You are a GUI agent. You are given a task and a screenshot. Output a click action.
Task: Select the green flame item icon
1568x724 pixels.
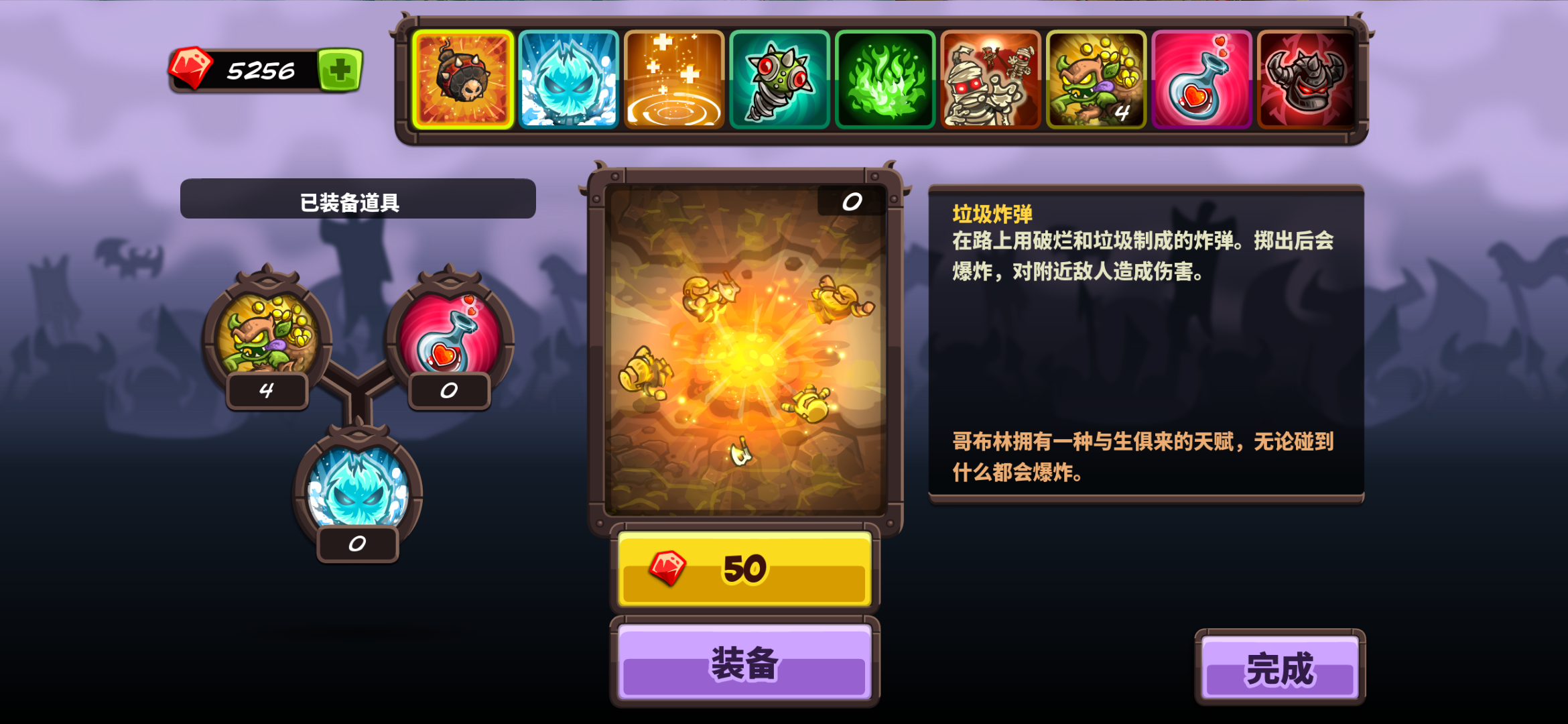(x=883, y=78)
